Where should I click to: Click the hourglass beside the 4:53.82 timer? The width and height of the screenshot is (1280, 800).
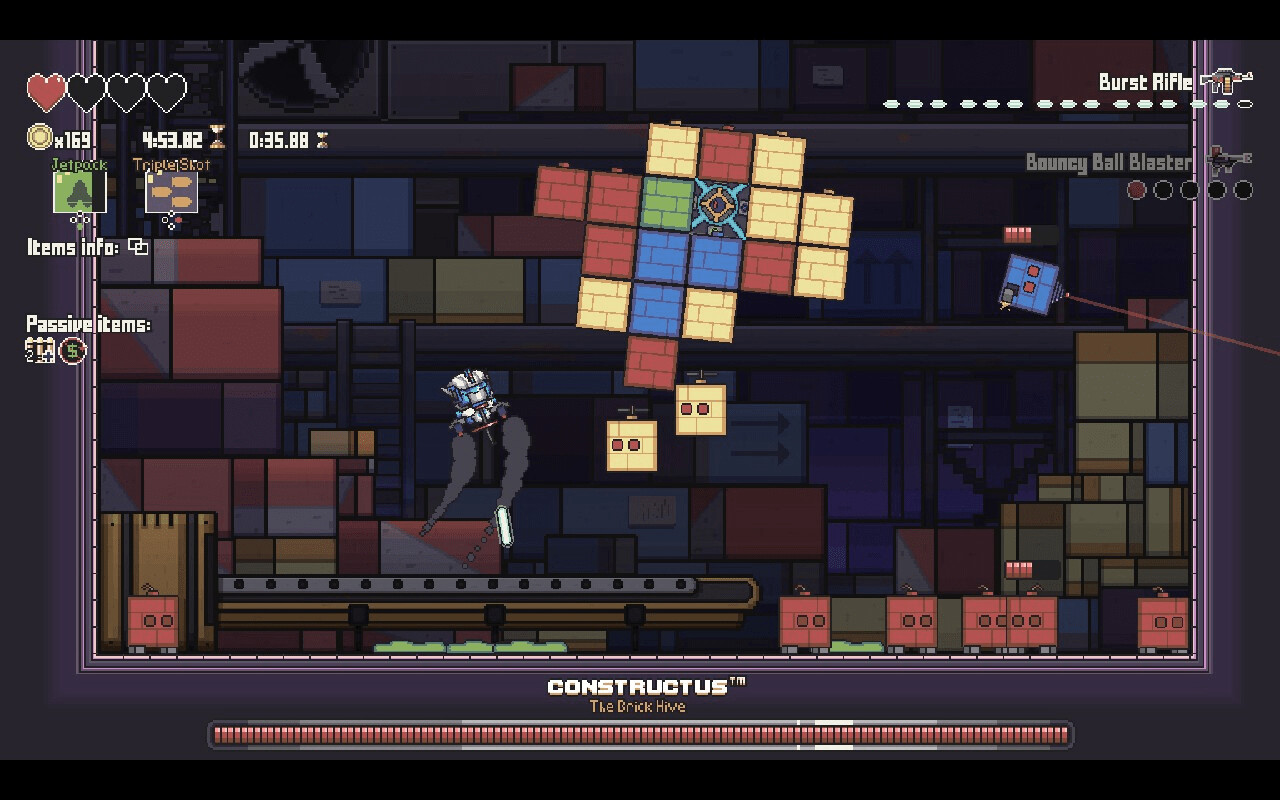(x=218, y=138)
